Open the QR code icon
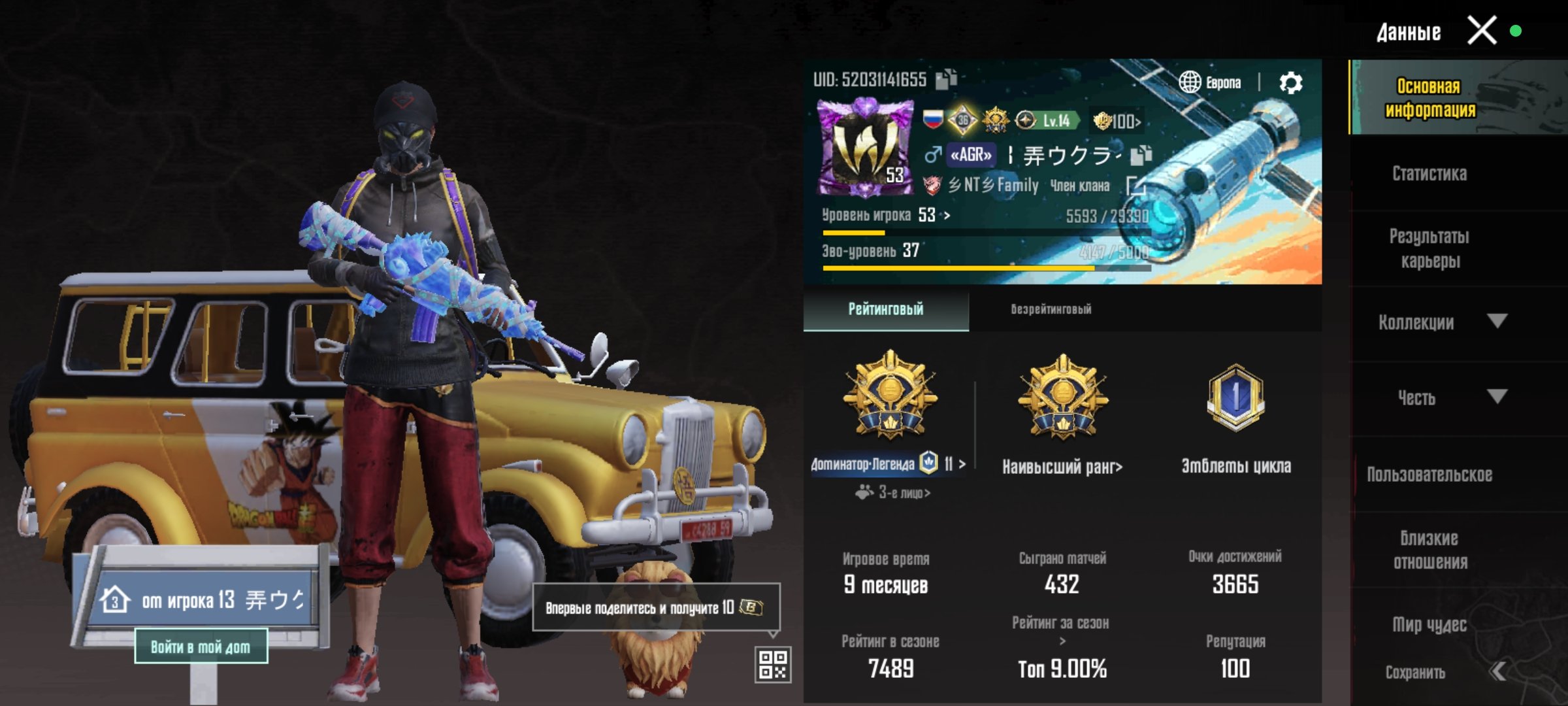1568x706 pixels. click(773, 665)
